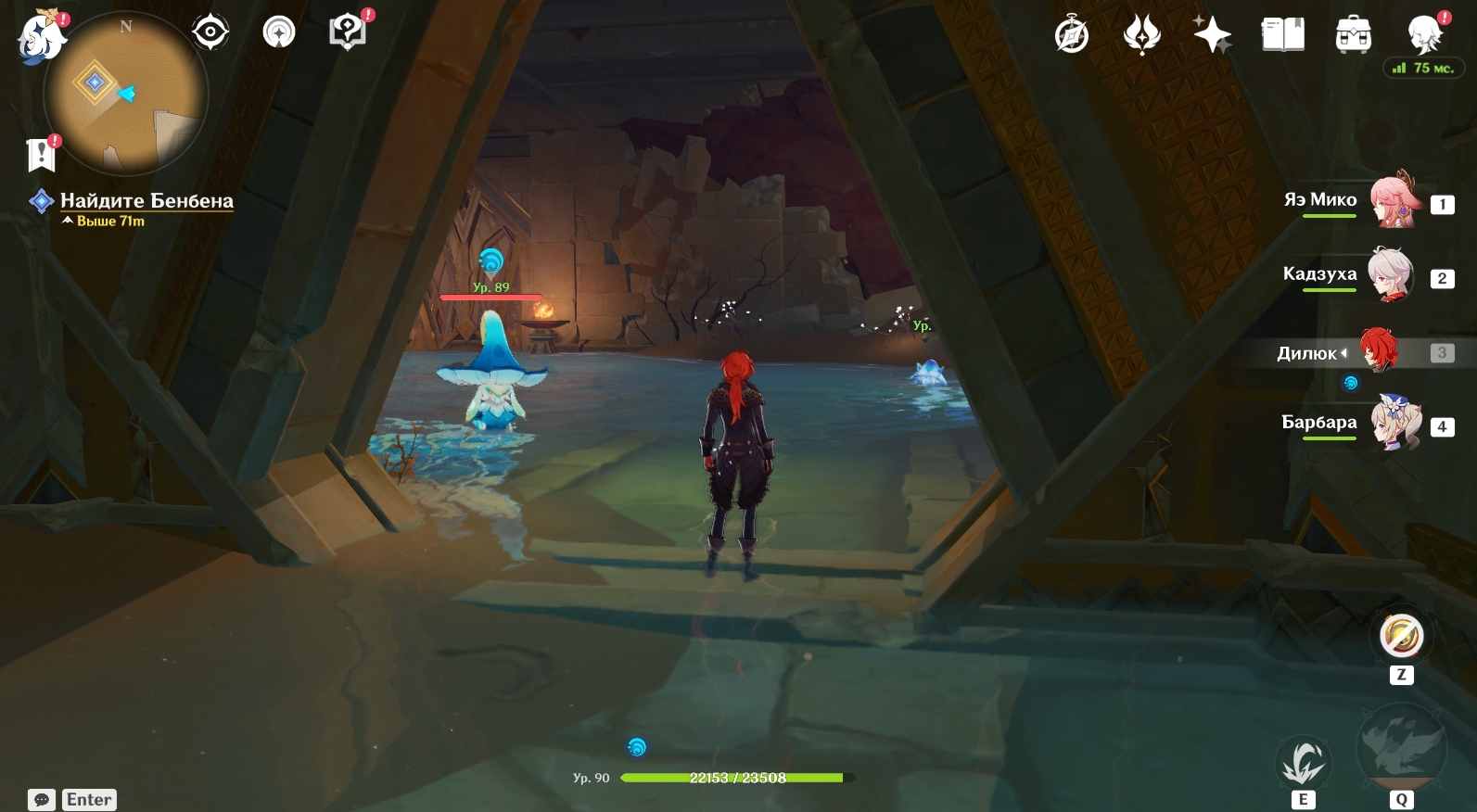The height and width of the screenshot is (812, 1477).
Task: Open the tutorial question-mark icon
Action: tap(348, 33)
